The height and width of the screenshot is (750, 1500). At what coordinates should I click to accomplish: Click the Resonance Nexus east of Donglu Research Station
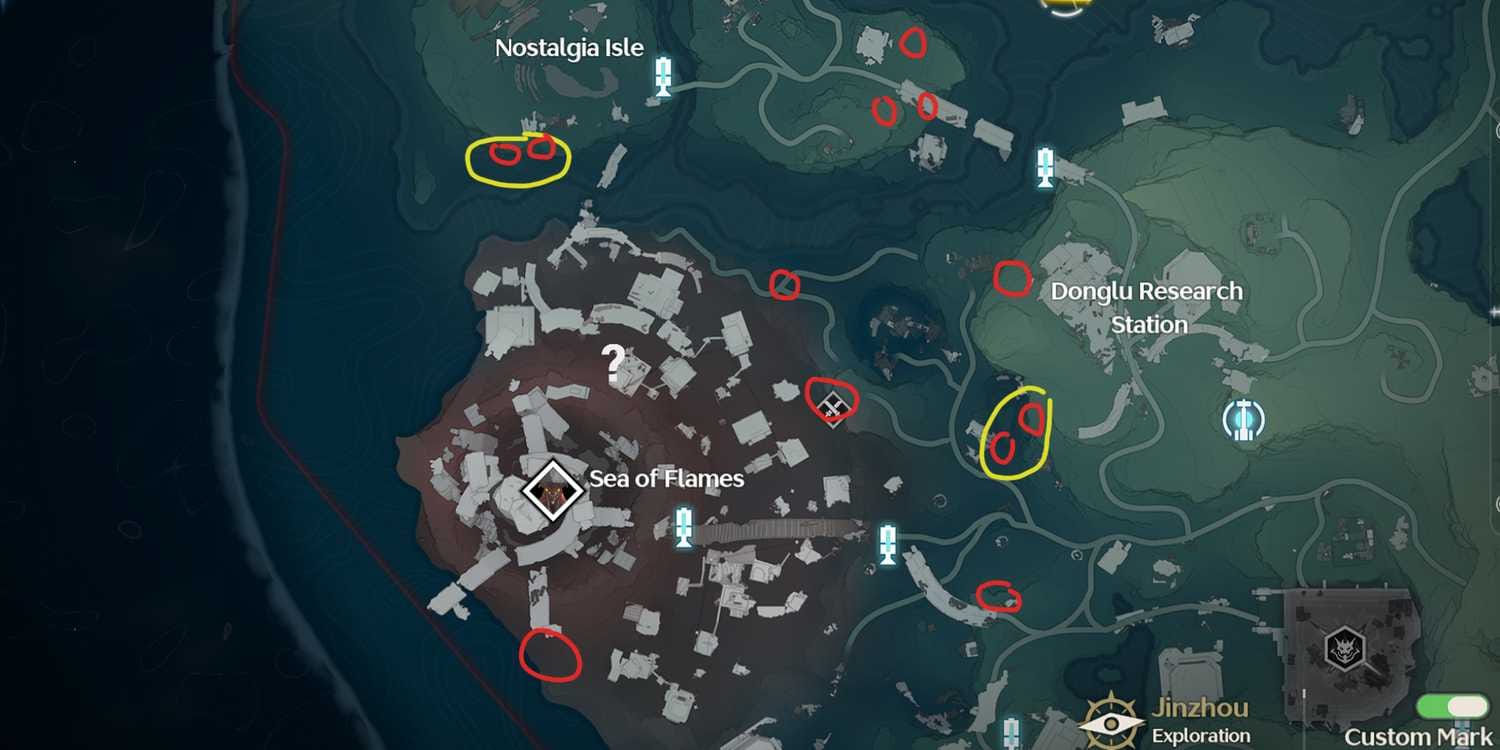[x=1245, y=420]
